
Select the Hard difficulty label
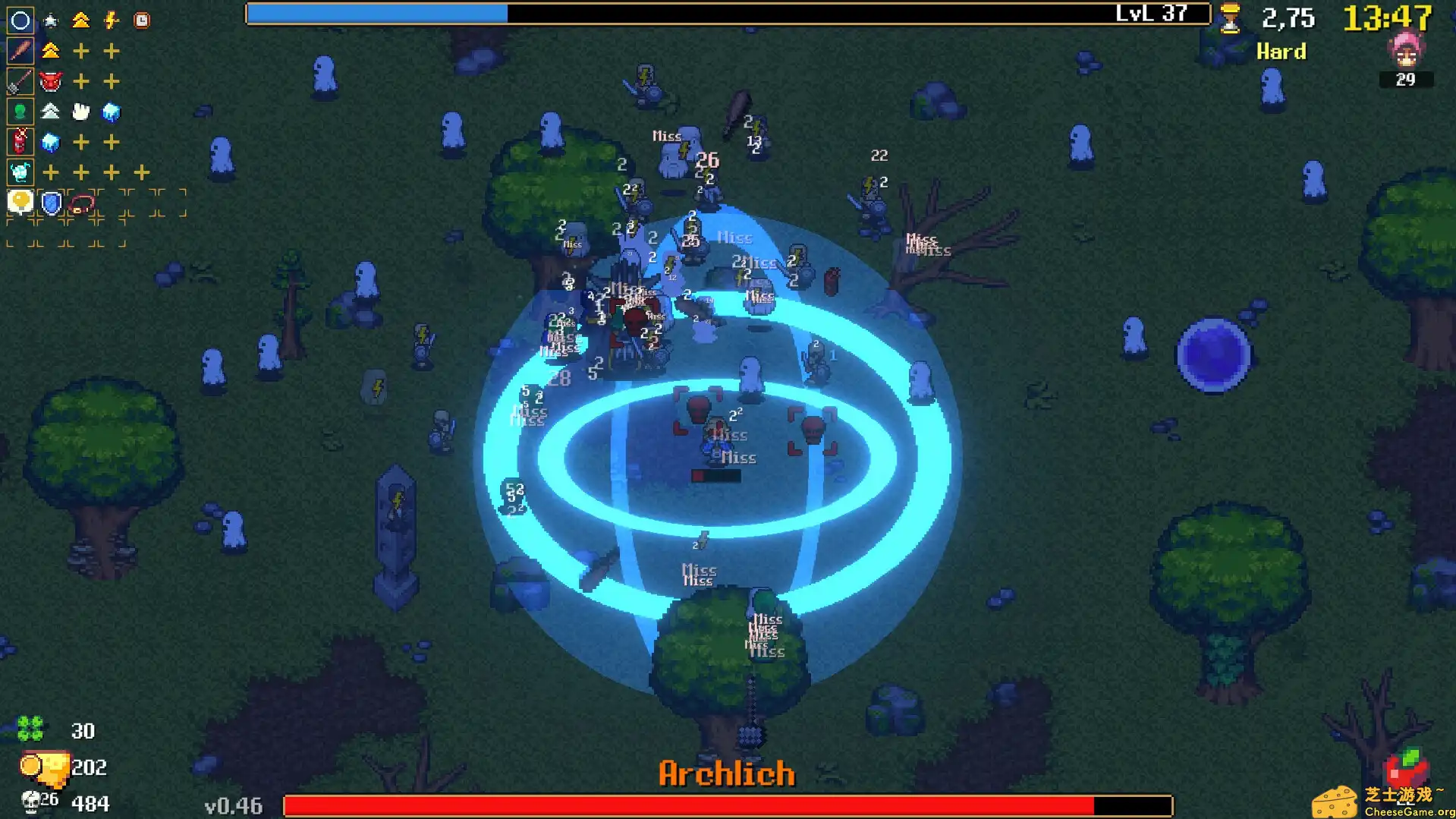coord(1281,52)
